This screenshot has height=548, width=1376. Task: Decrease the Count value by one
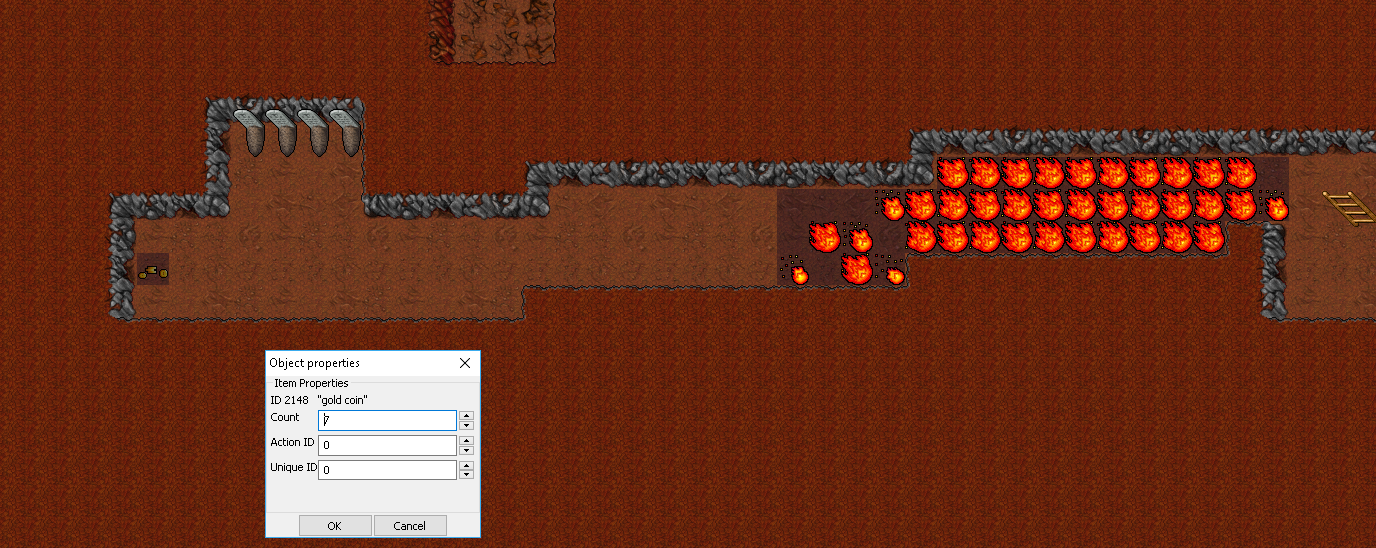pos(466,426)
